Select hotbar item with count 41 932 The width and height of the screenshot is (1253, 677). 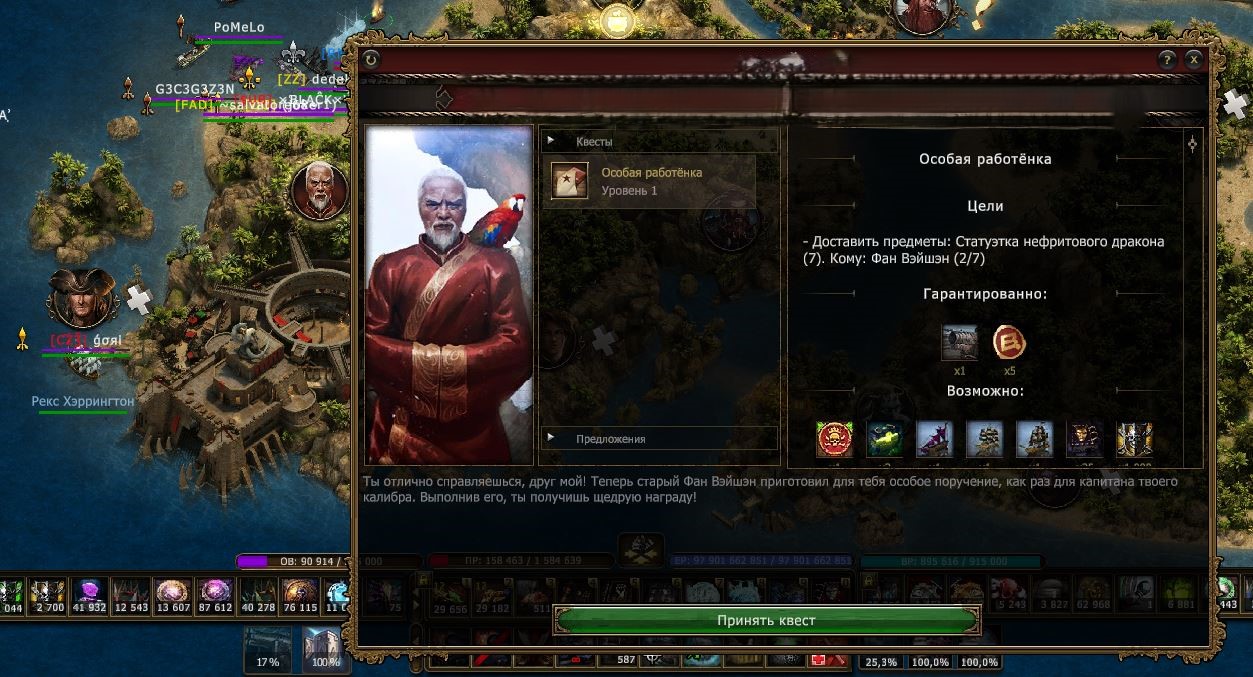tap(88, 596)
